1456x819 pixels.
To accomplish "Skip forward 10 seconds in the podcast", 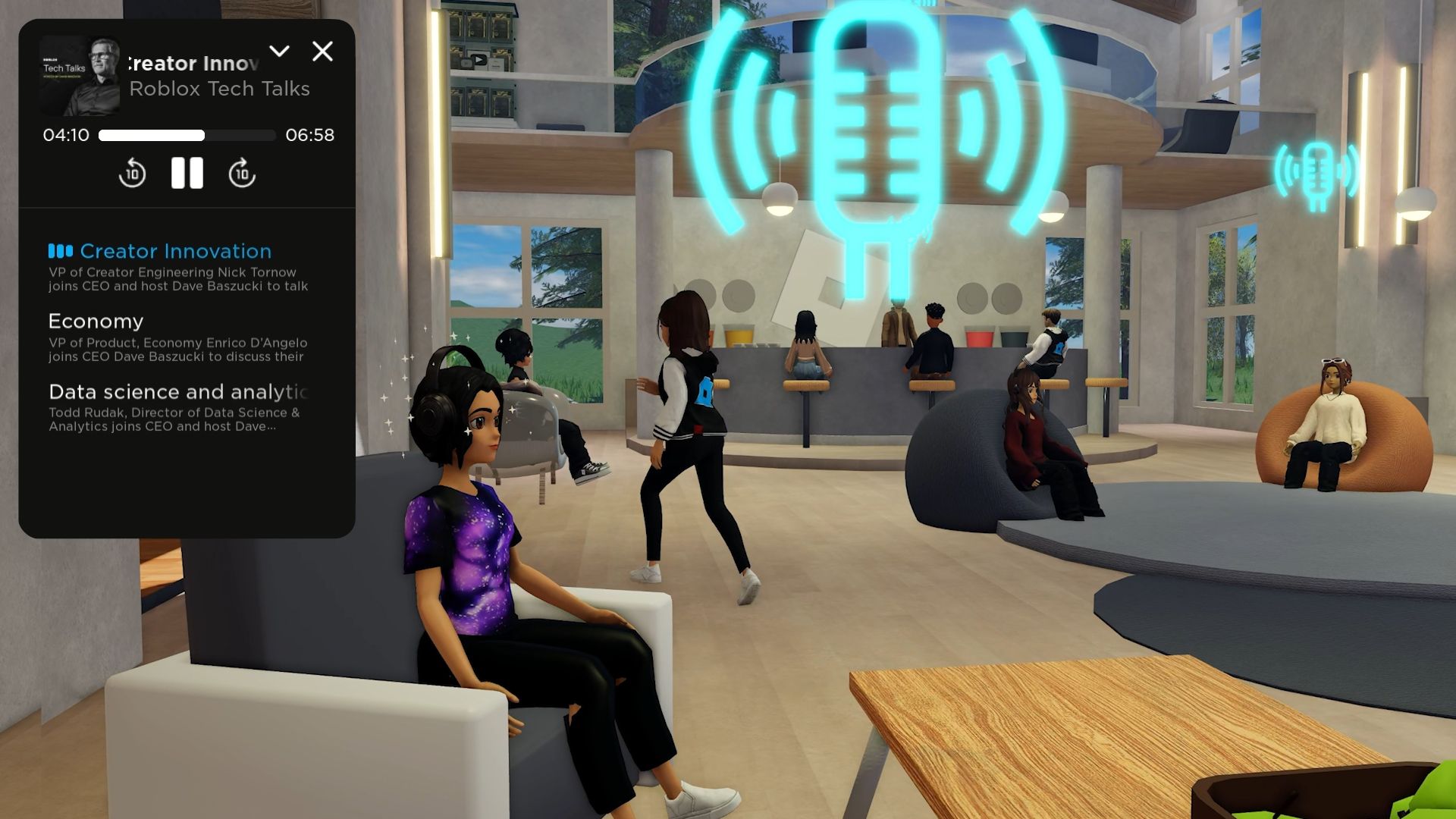I will click(241, 173).
